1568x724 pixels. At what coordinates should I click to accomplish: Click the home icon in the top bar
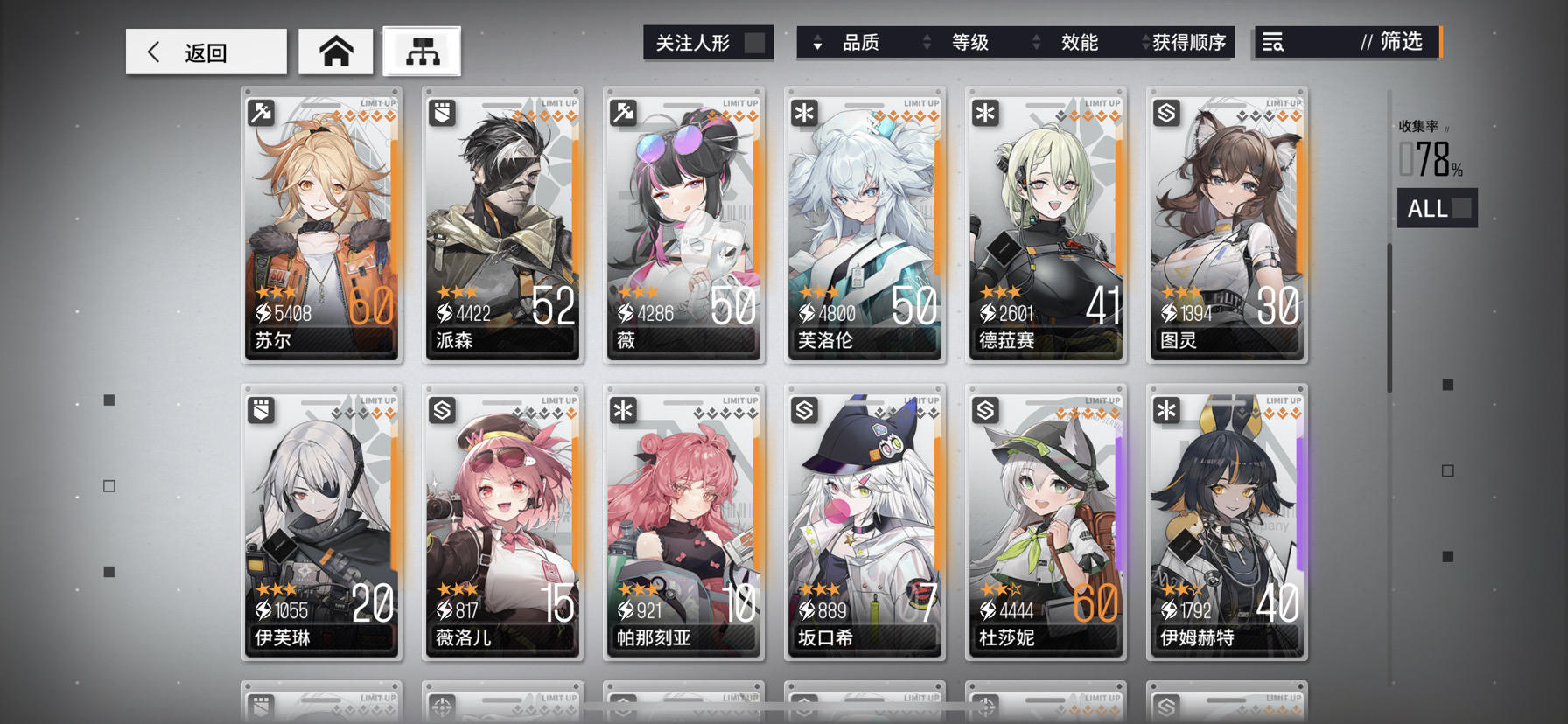pyautogui.click(x=336, y=51)
